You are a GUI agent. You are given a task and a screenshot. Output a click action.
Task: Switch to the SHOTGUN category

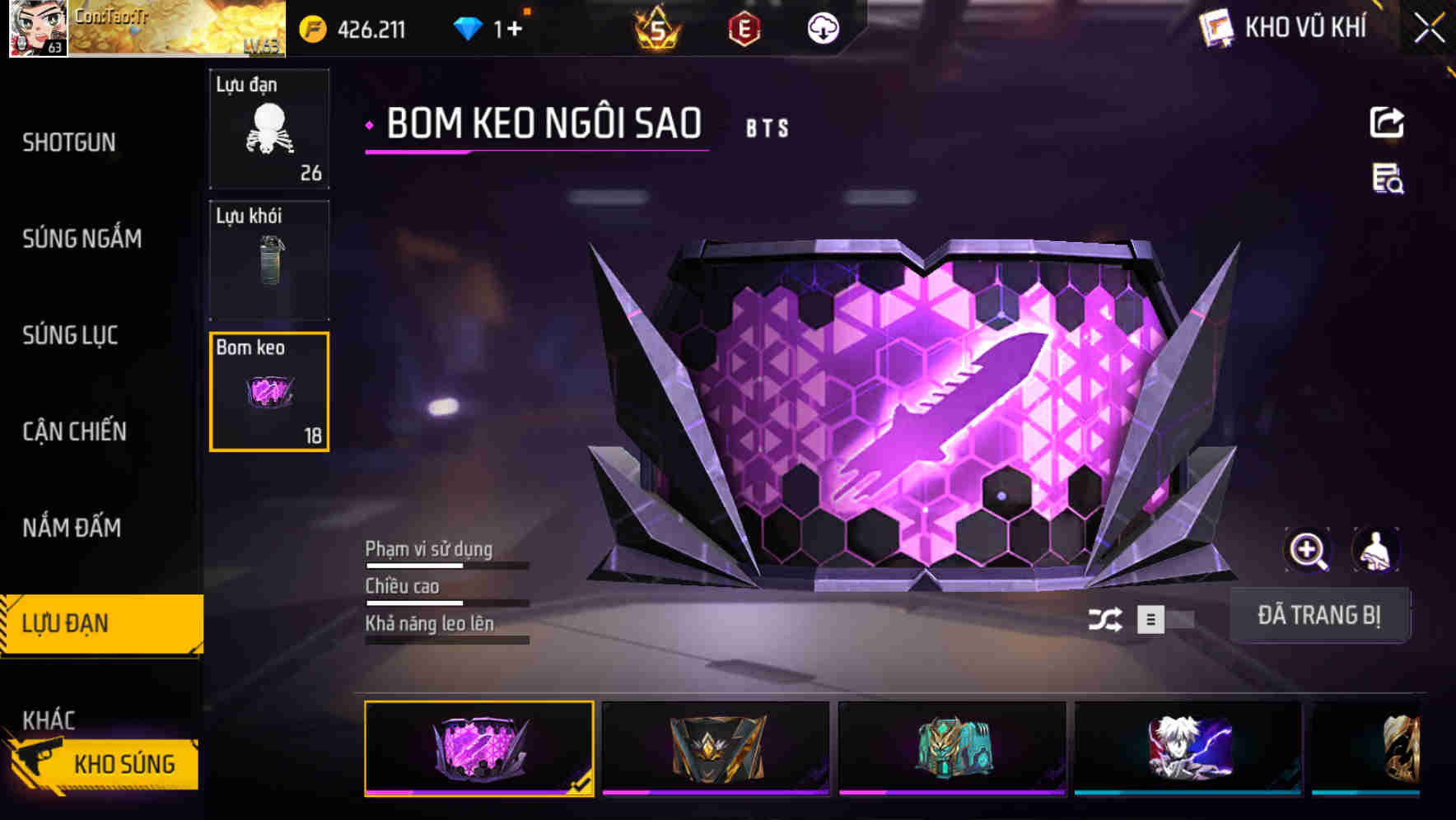(x=68, y=142)
